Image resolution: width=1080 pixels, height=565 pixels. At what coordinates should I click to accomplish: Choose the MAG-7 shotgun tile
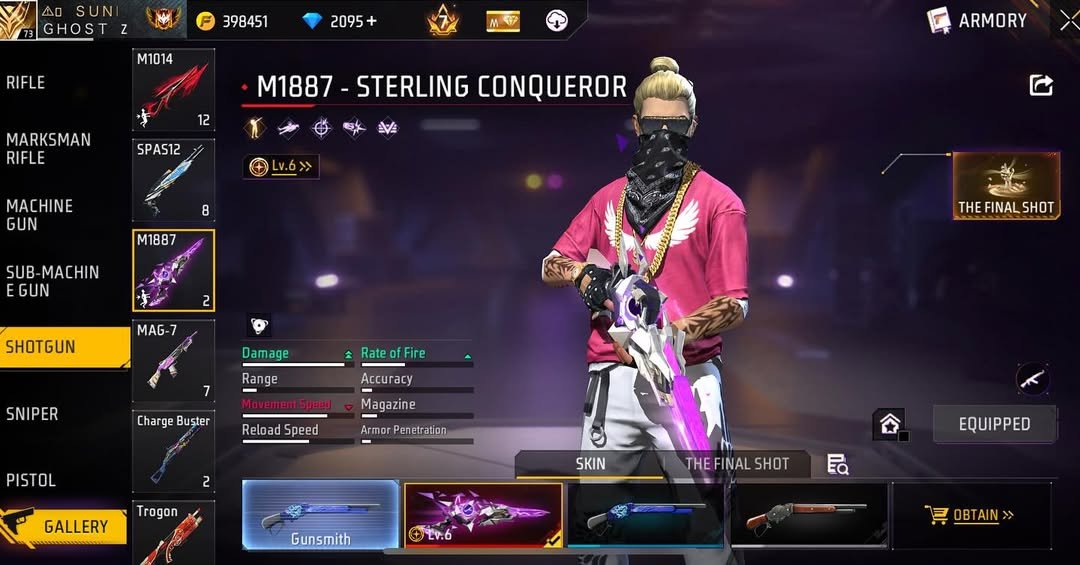tap(173, 360)
